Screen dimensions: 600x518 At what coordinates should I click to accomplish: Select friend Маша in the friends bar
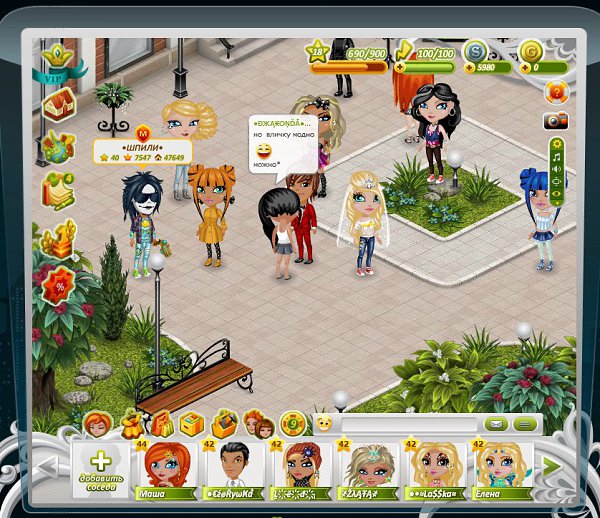[x=165, y=468]
